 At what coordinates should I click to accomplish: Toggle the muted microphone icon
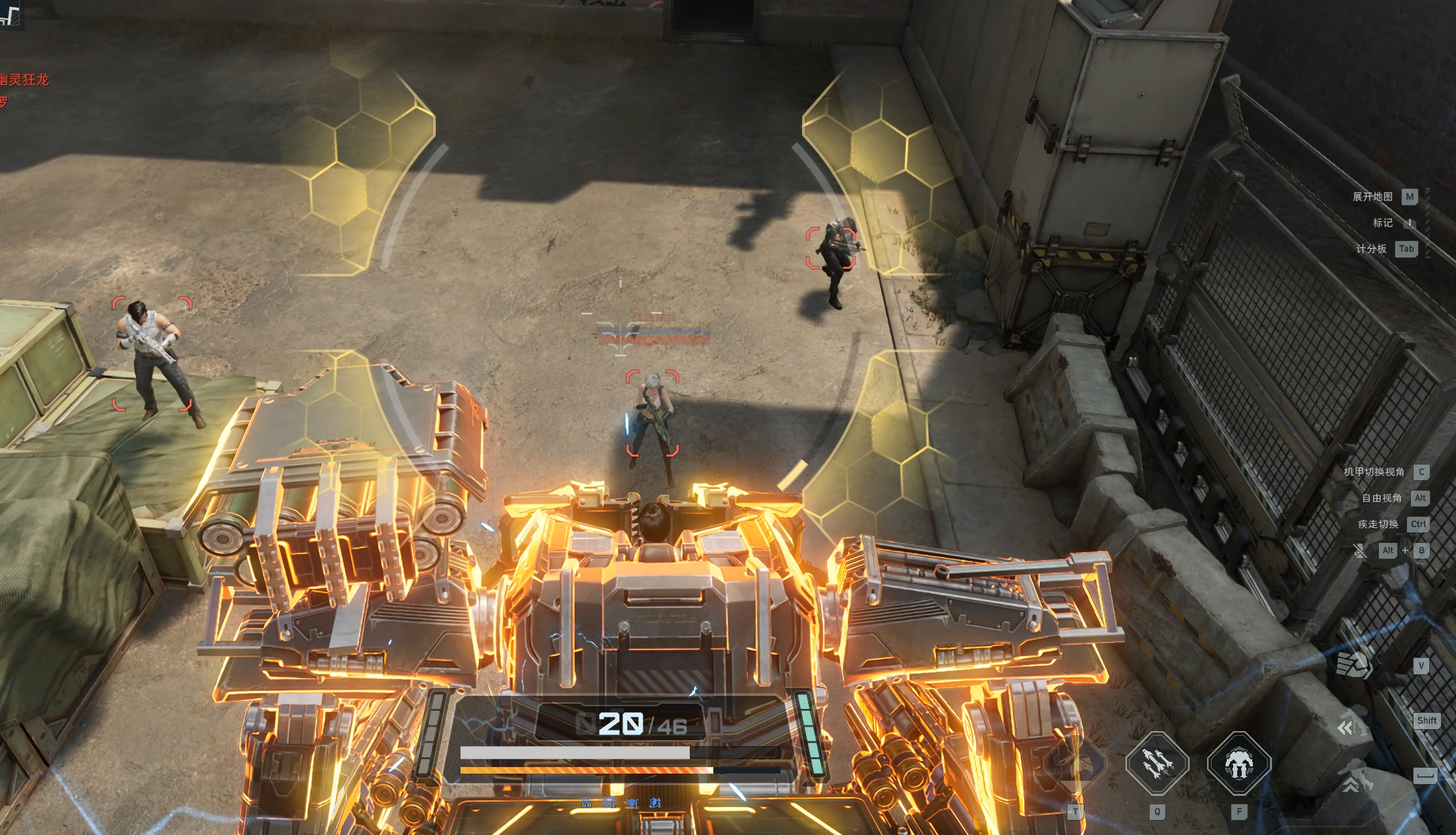click(1360, 551)
